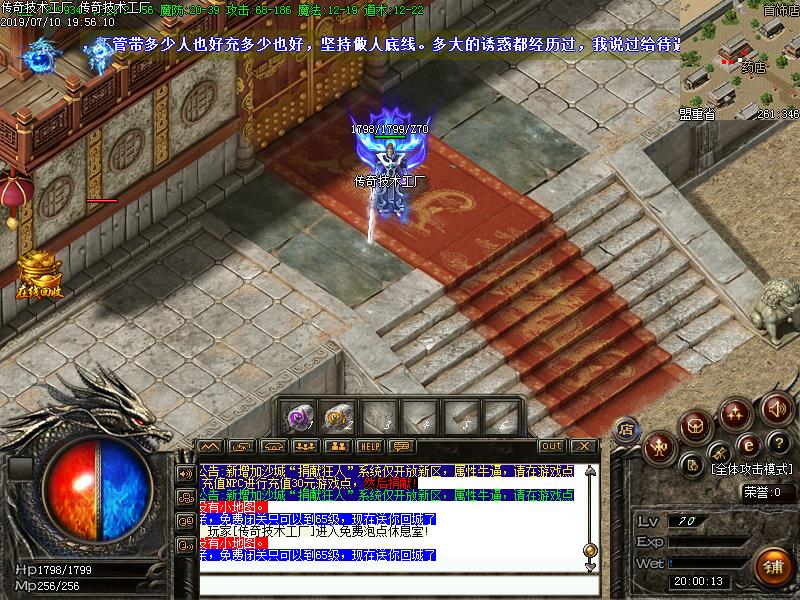
Task: Open the chat bubble message button
Action: pyautogui.click(x=403, y=446)
